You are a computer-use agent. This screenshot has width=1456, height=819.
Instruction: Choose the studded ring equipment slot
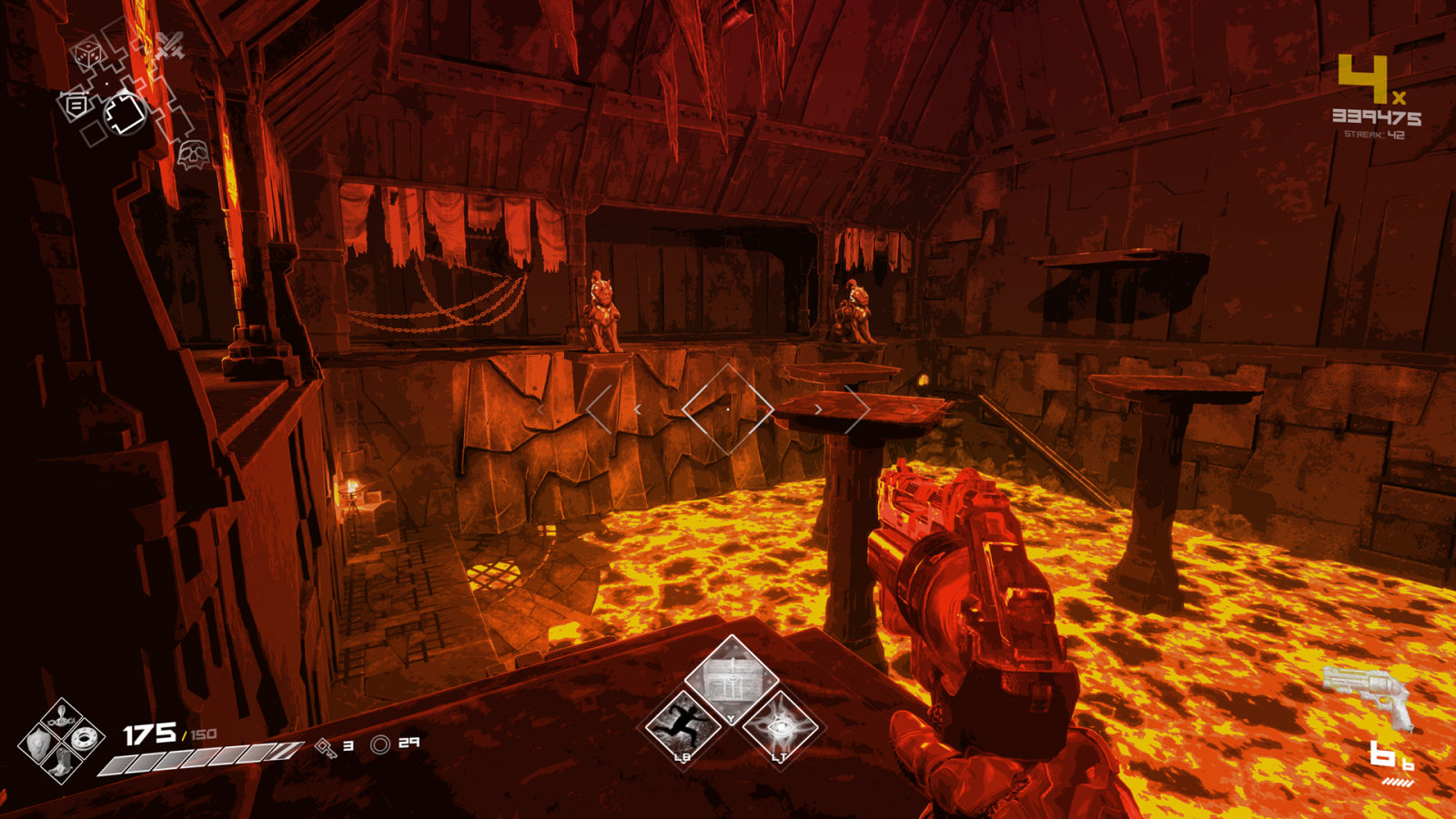[x=85, y=739]
